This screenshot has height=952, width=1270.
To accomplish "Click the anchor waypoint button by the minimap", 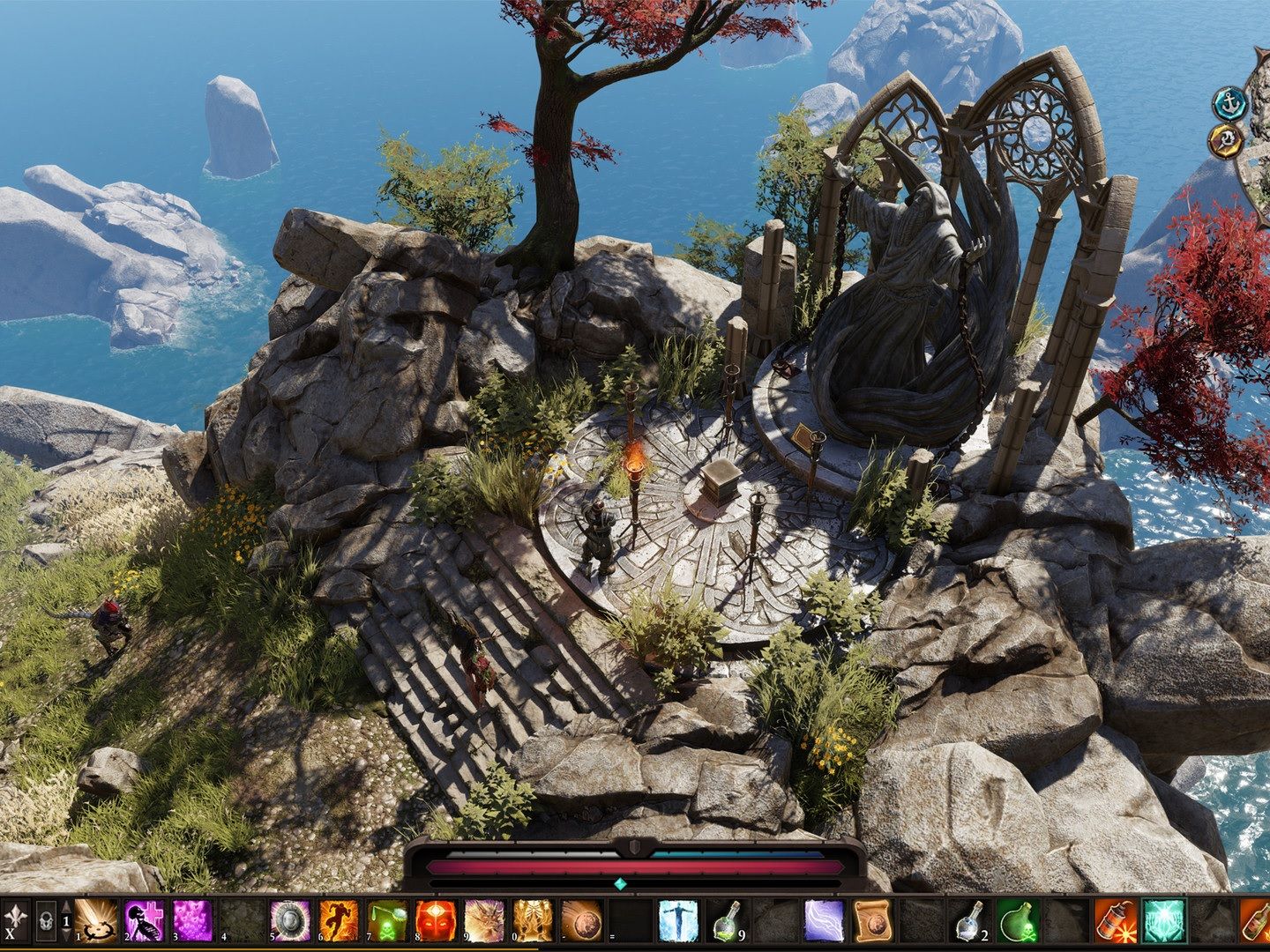I will pyautogui.click(x=1227, y=104).
